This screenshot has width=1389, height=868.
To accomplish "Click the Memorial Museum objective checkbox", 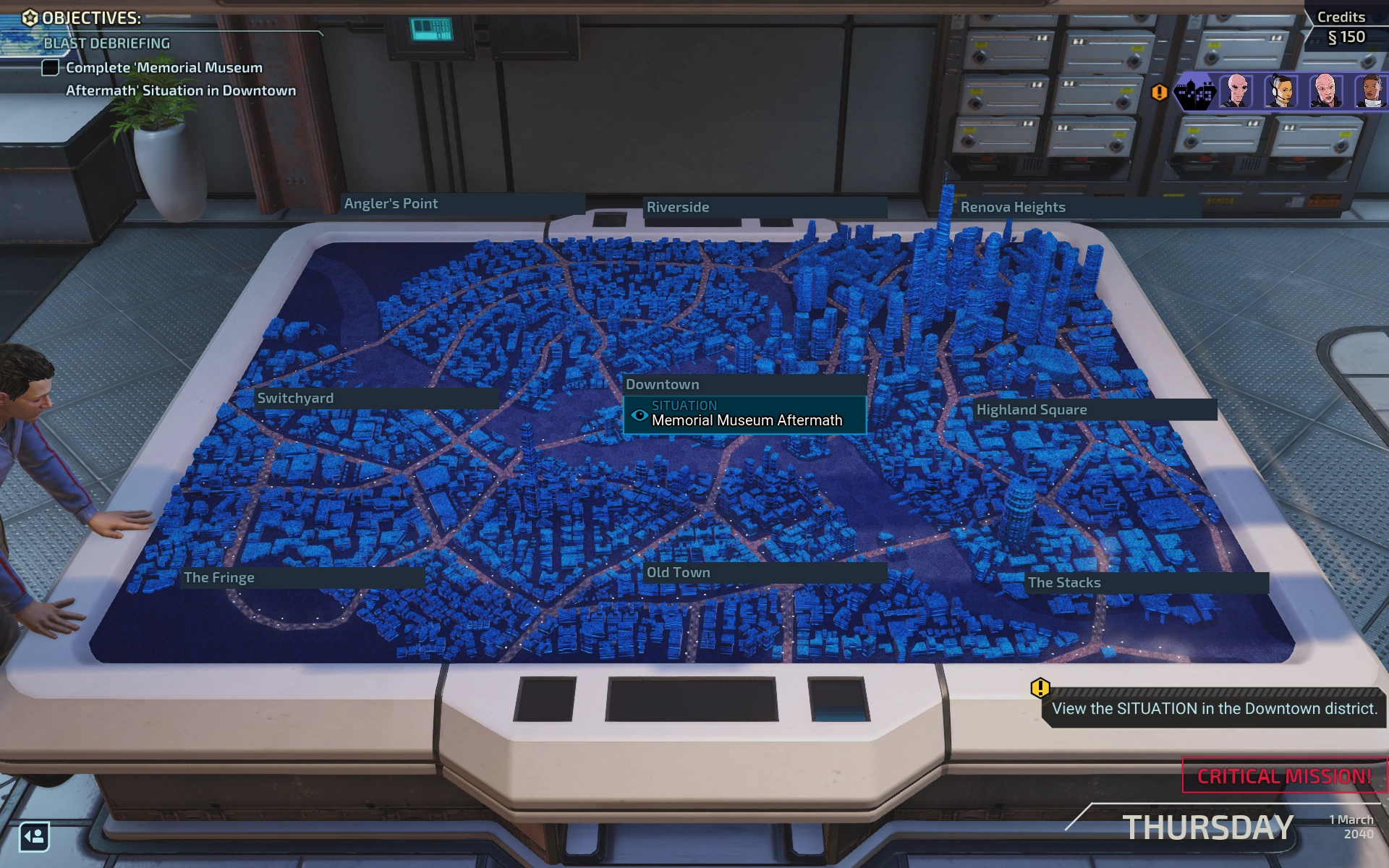I will [x=50, y=68].
